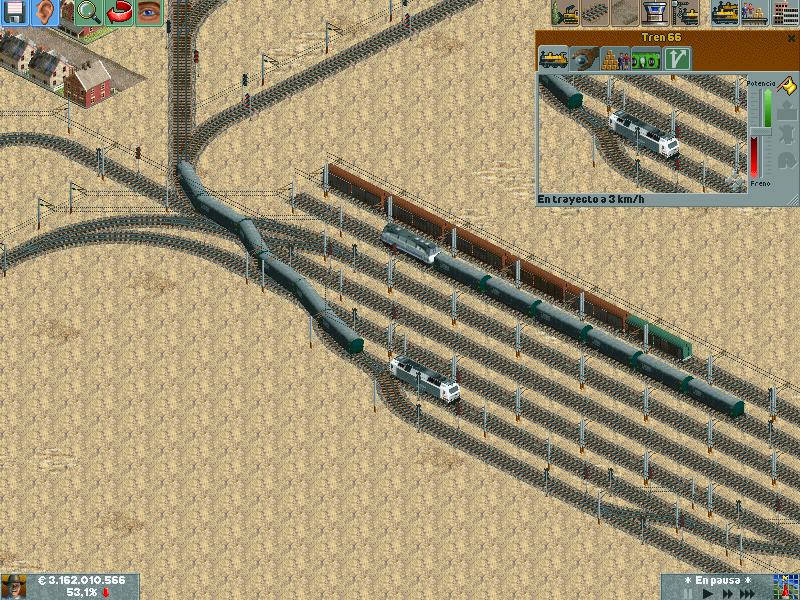The height and width of the screenshot is (600, 800).
Task: Switch to the train finances tab
Action: click(x=647, y=59)
